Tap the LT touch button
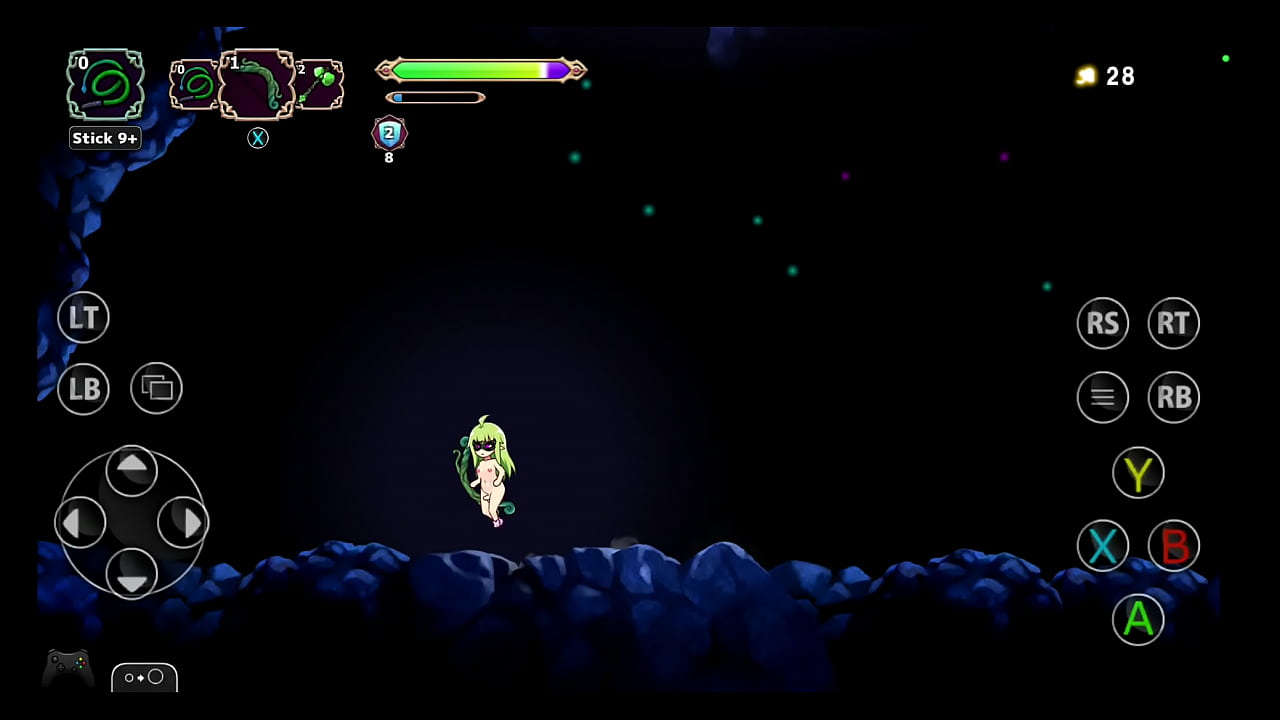 (83, 318)
